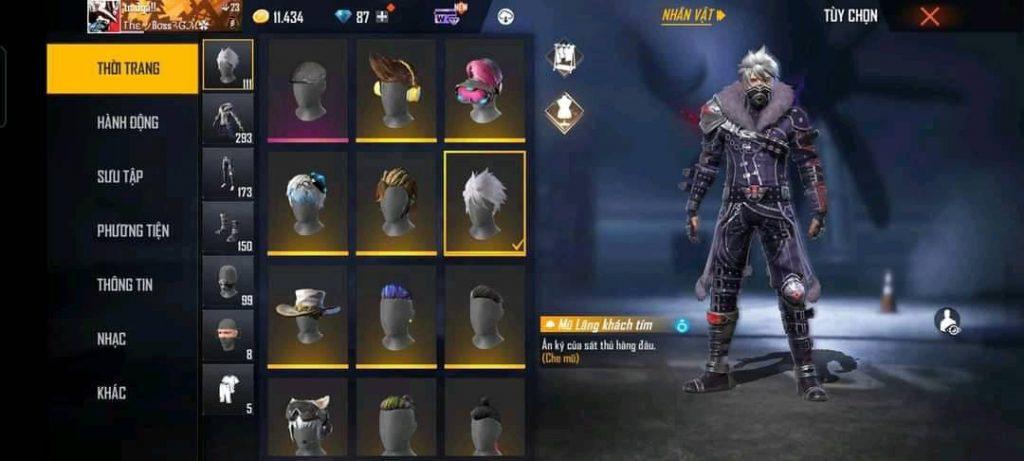Screen dimensions: 1024x461
Task: Choose the outfit set category with 5 items
Action: [228, 389]
